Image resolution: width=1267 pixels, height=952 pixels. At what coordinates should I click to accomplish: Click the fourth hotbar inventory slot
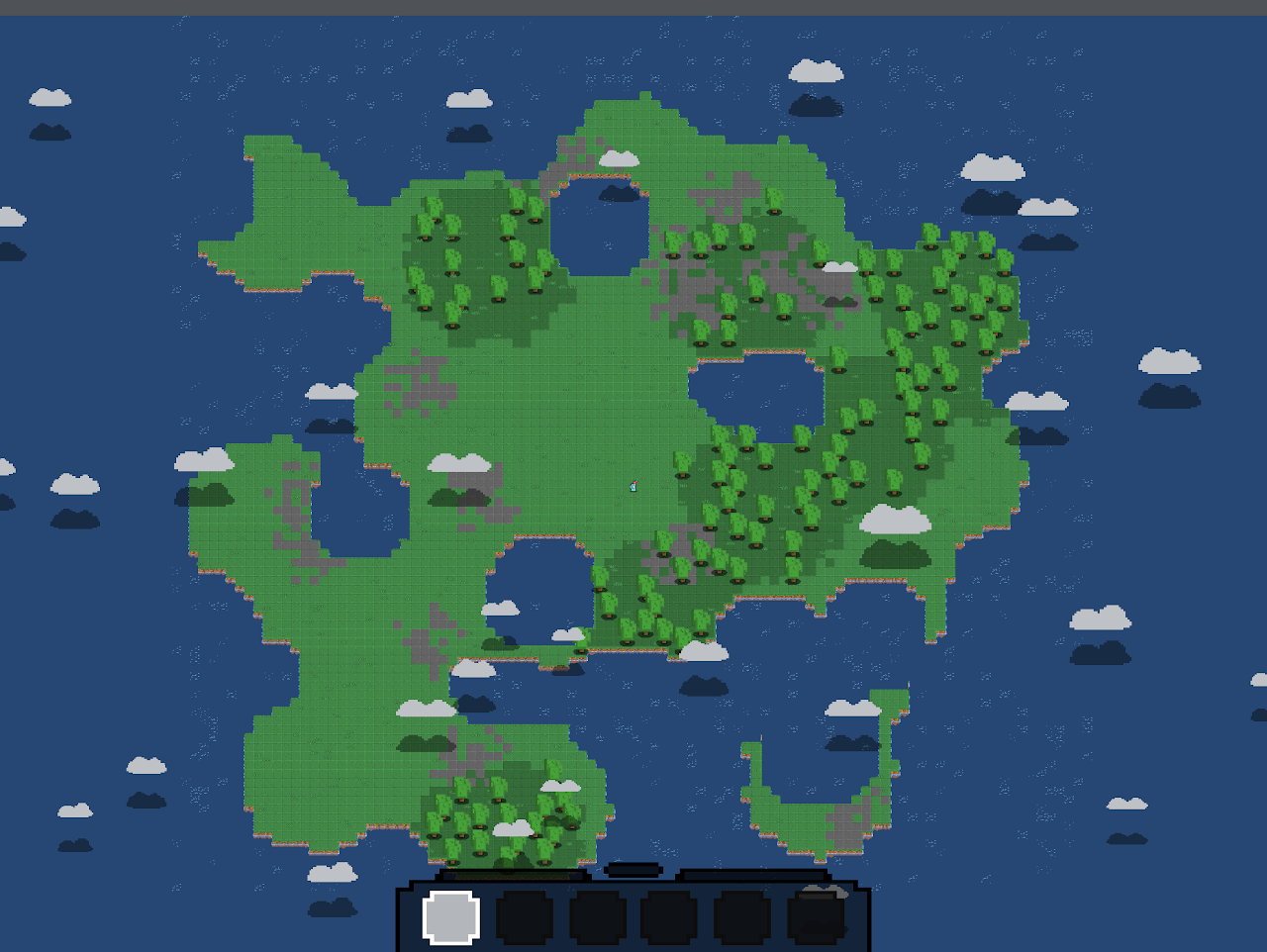[x=672, y=920]
